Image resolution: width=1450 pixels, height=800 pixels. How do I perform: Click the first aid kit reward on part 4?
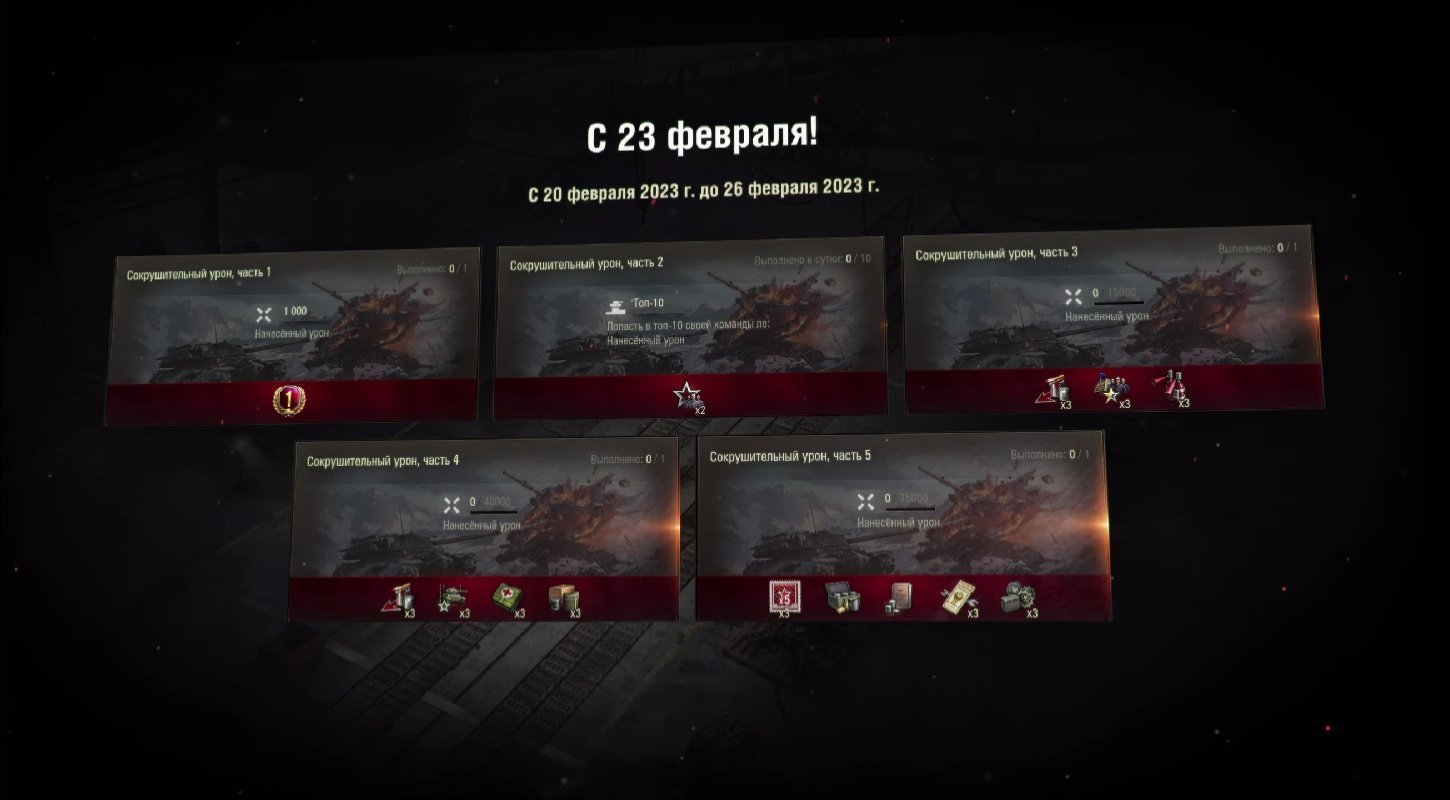[x=507, y=595]
